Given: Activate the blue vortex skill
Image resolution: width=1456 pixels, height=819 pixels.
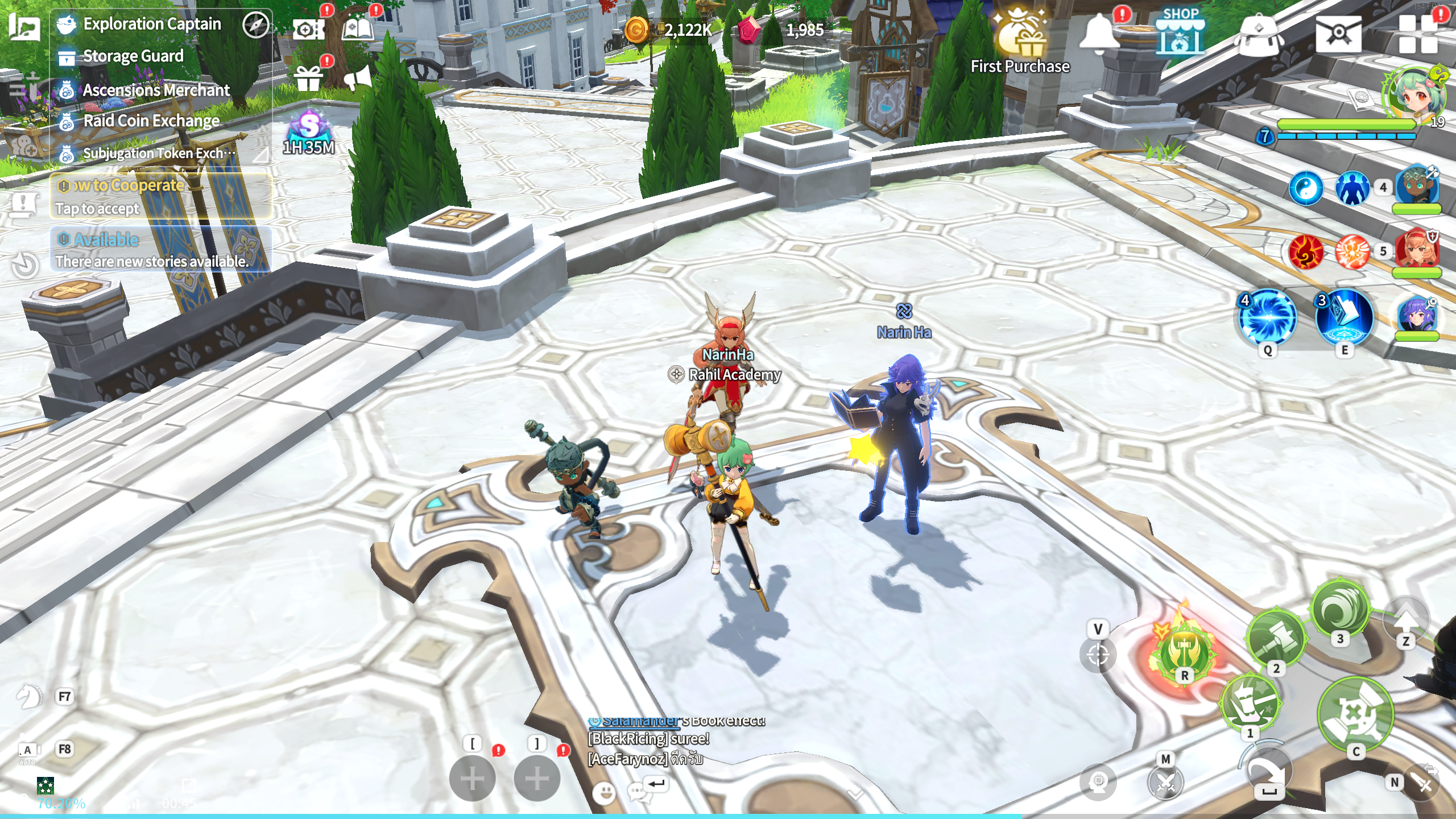Looking at the screenshot, I should (x=1267, y=317).
